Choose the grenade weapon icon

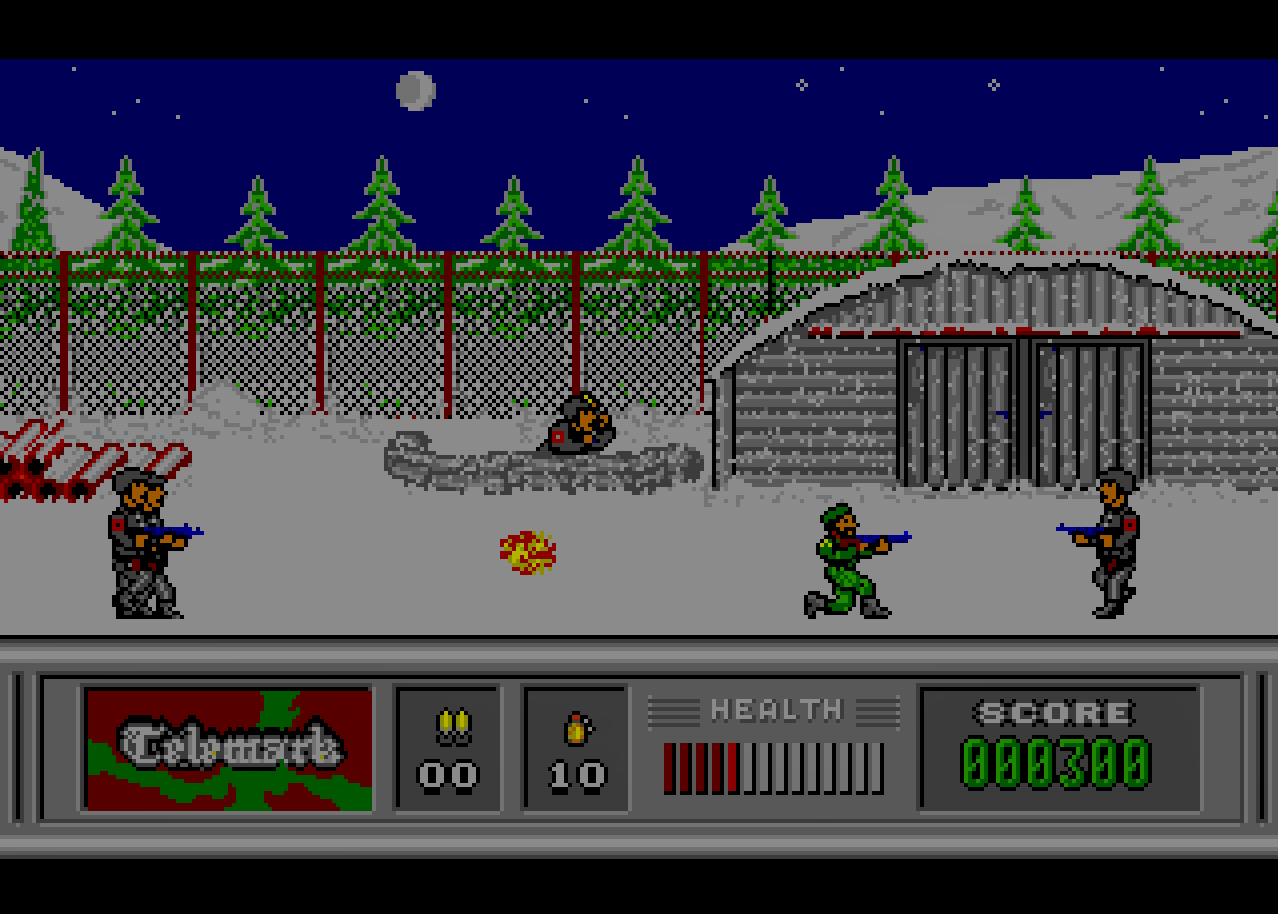576,728
